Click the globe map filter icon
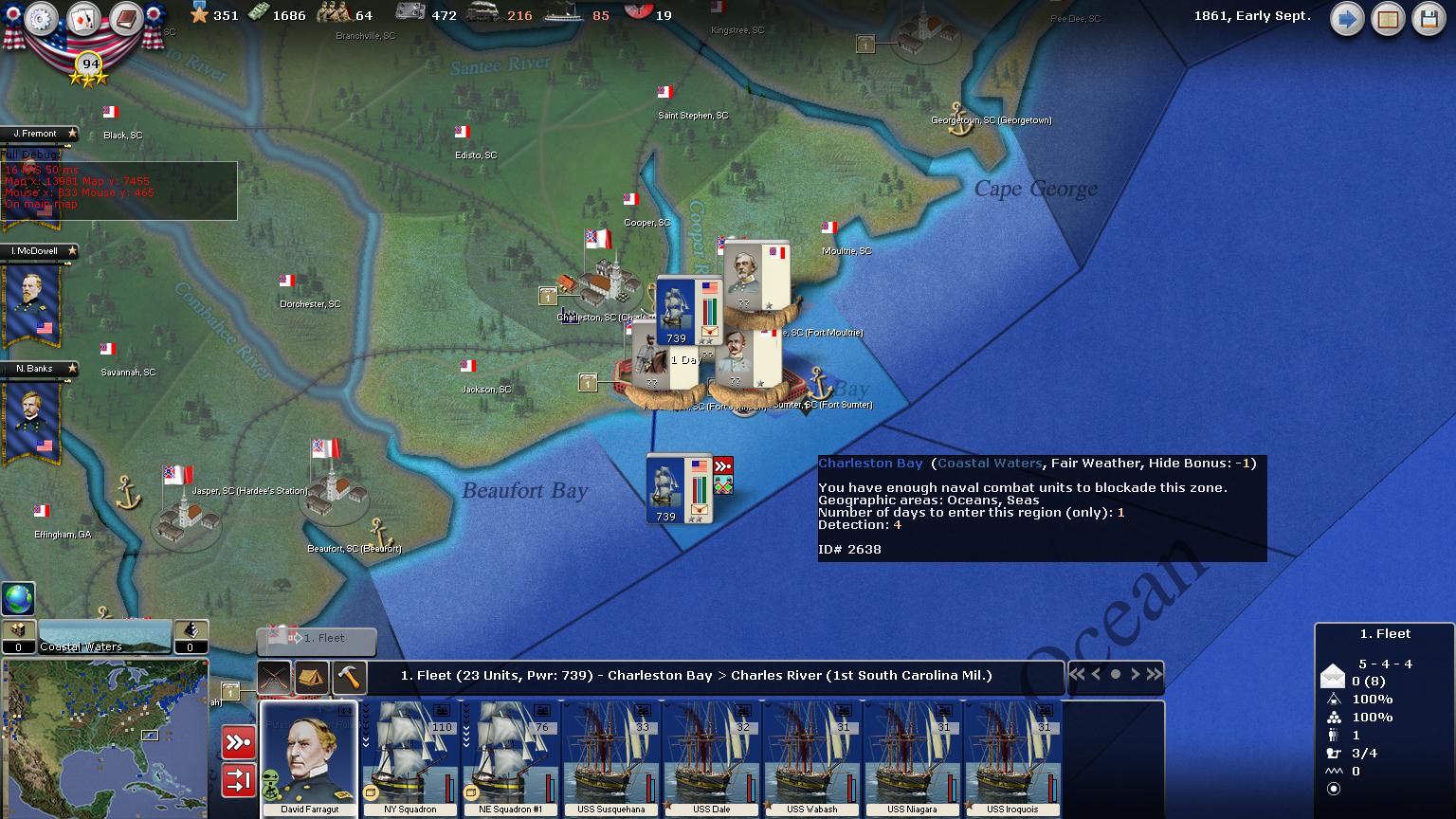This screenshot has height=819, width=1456. [18, 599]
